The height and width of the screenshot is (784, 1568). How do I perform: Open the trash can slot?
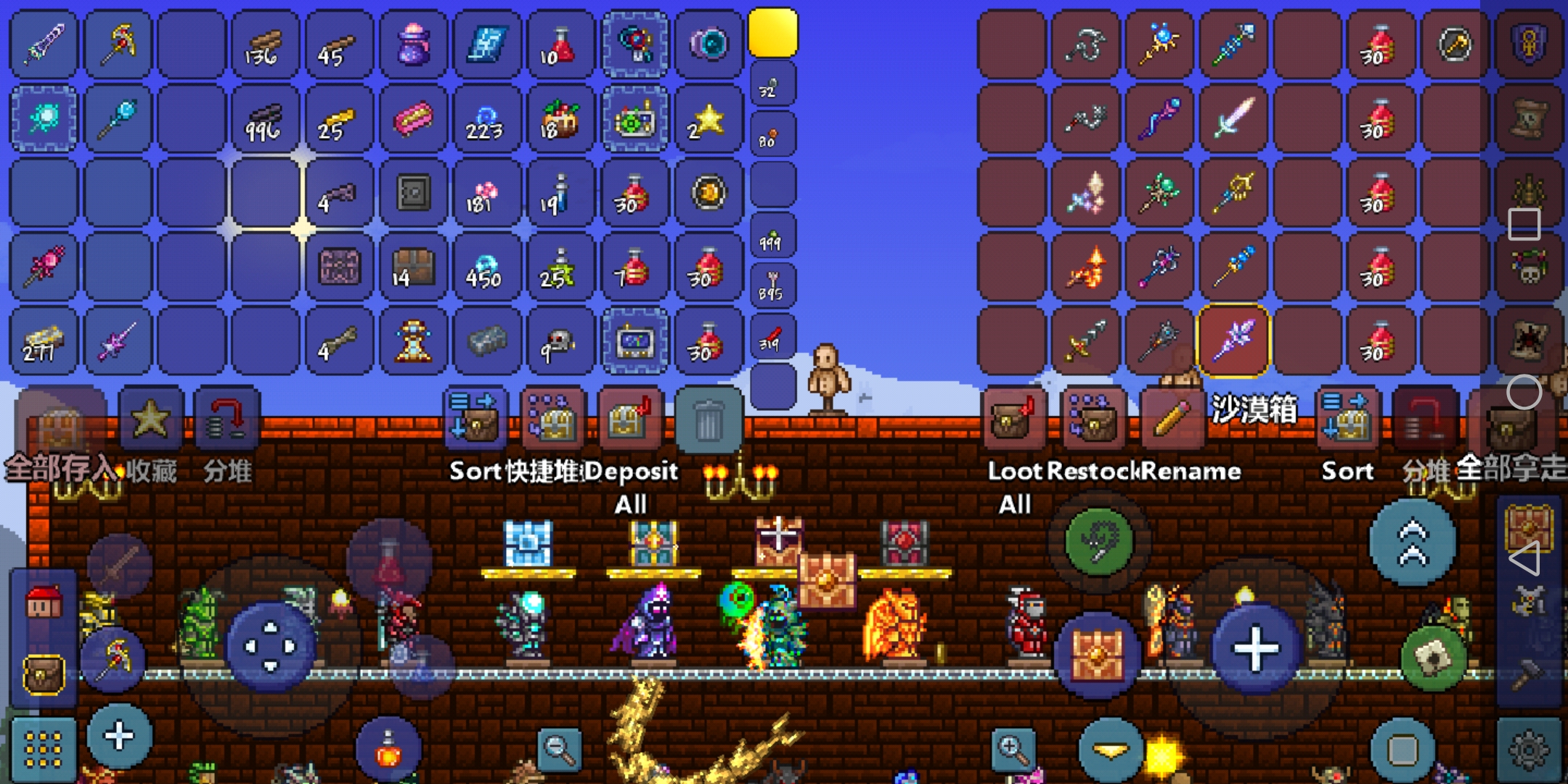(x=708, y=421)
